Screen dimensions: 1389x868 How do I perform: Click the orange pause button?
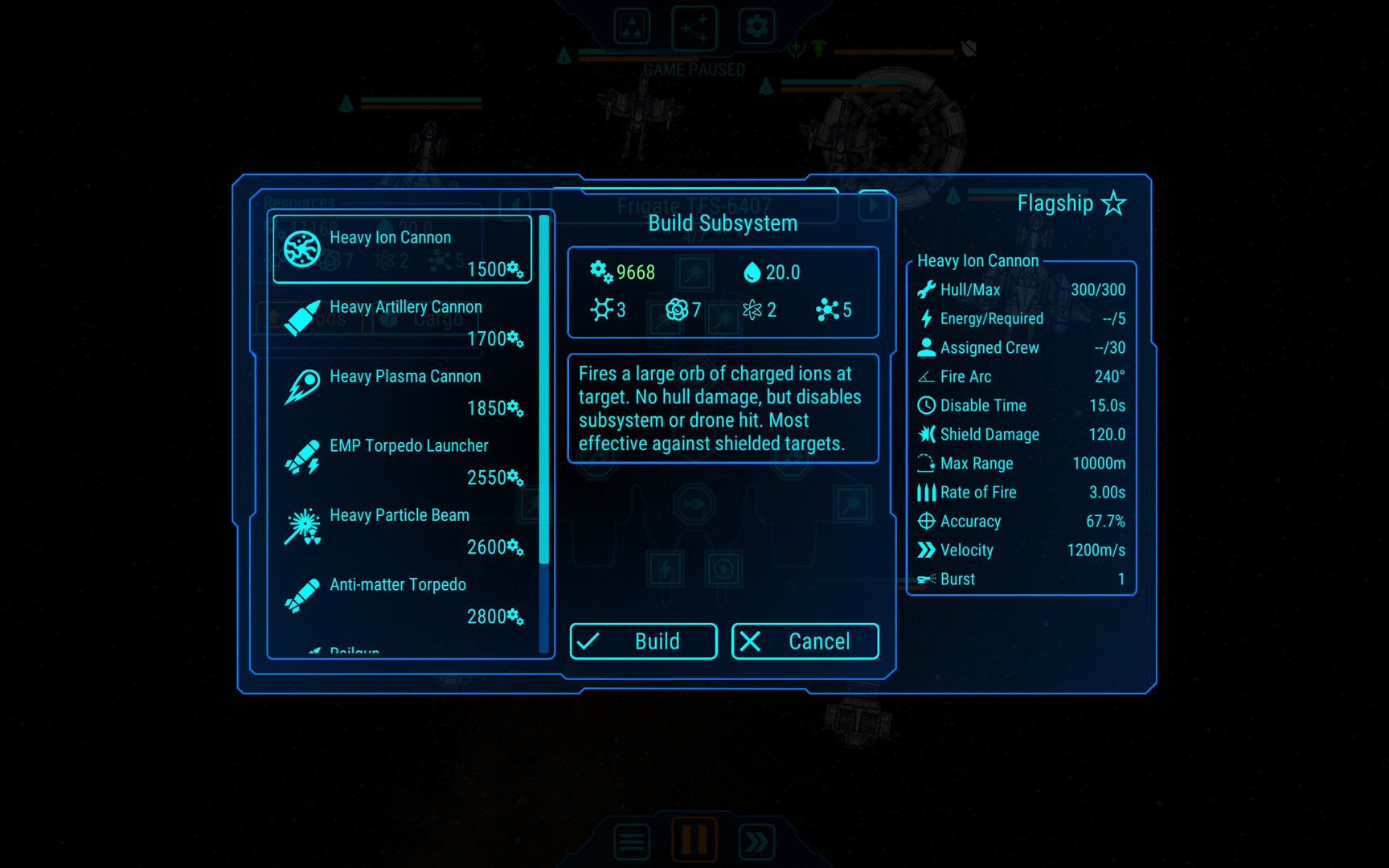(x=694, y=840)
